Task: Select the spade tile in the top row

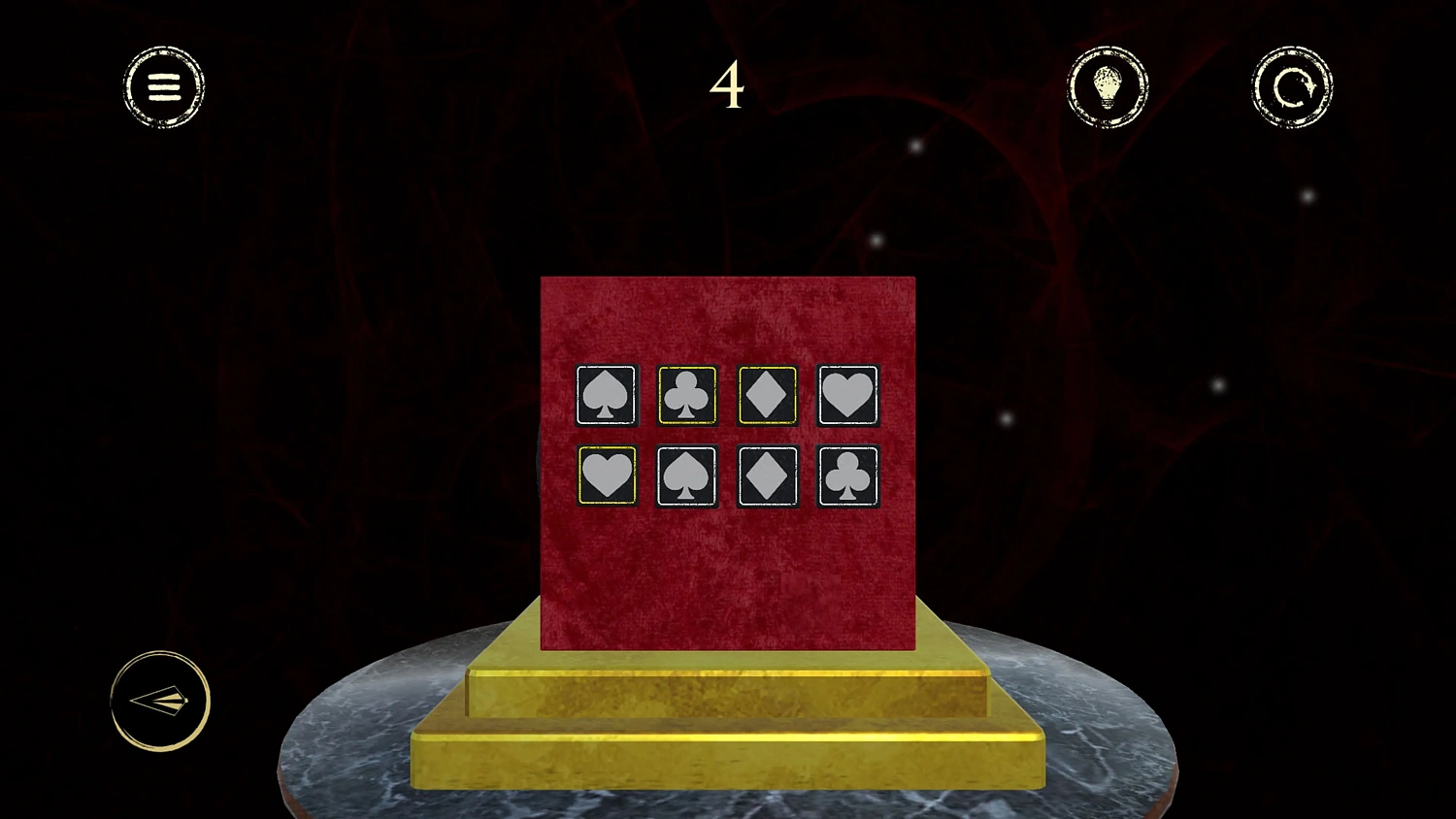Action: 606,395
